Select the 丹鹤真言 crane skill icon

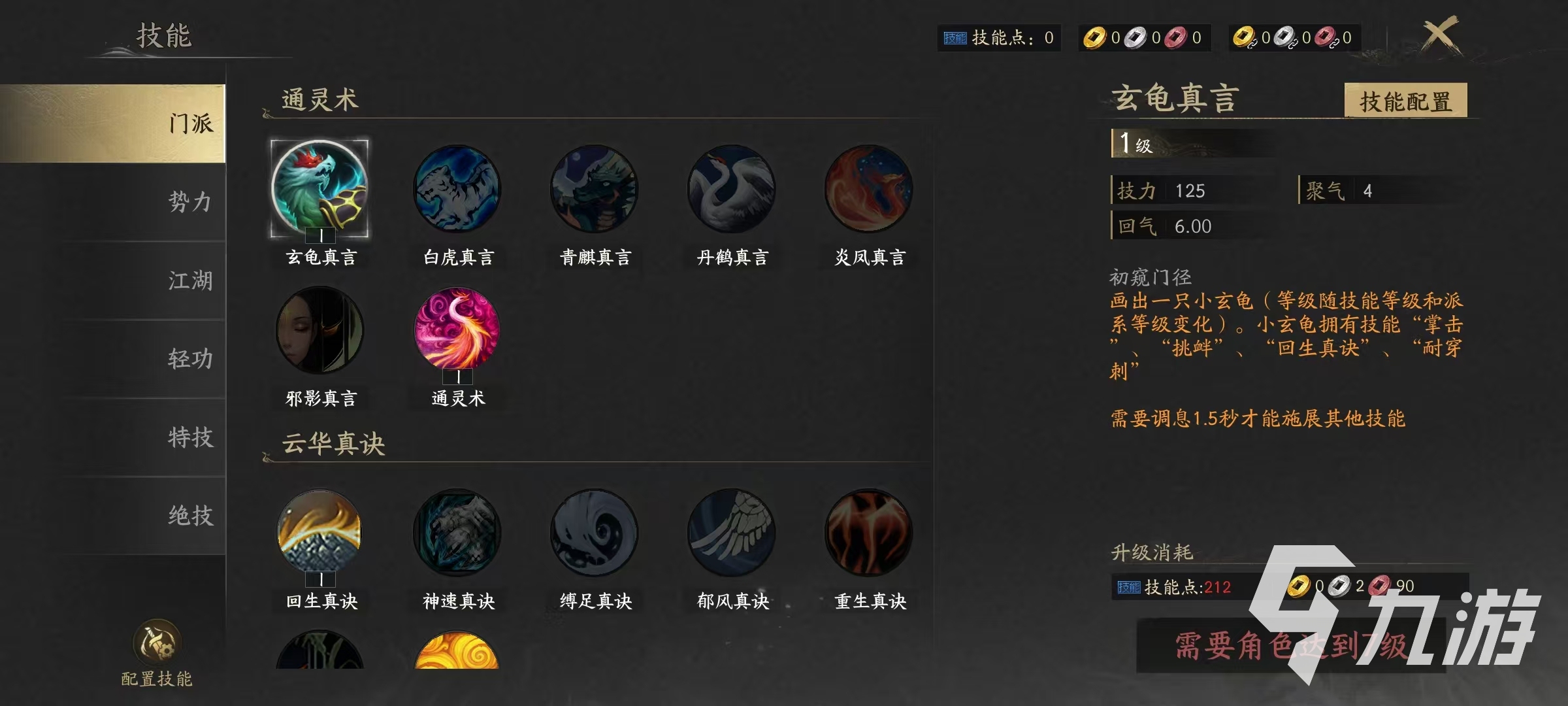[x=731, y=190]
